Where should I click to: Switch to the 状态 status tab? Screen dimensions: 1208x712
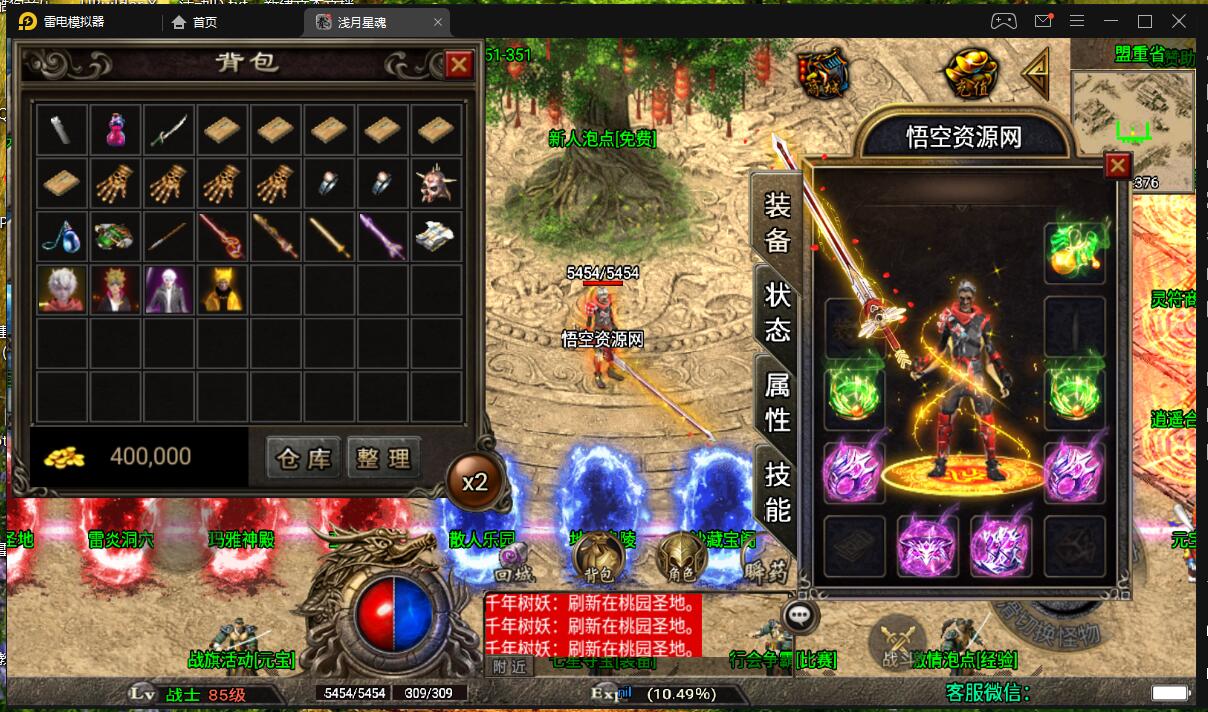(777, 311)
